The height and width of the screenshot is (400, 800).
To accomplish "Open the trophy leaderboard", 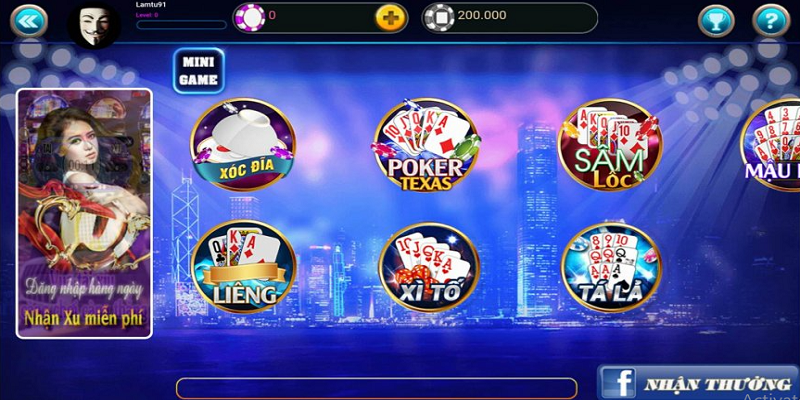I will [715, 19].
